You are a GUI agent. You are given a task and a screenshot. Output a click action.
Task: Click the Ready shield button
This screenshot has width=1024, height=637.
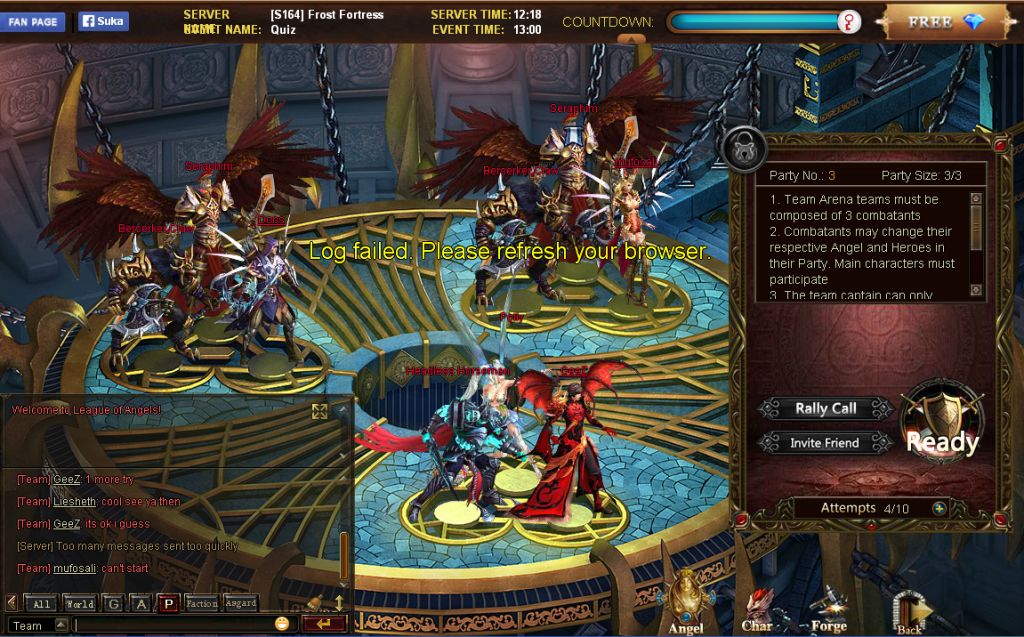point(941,427)
